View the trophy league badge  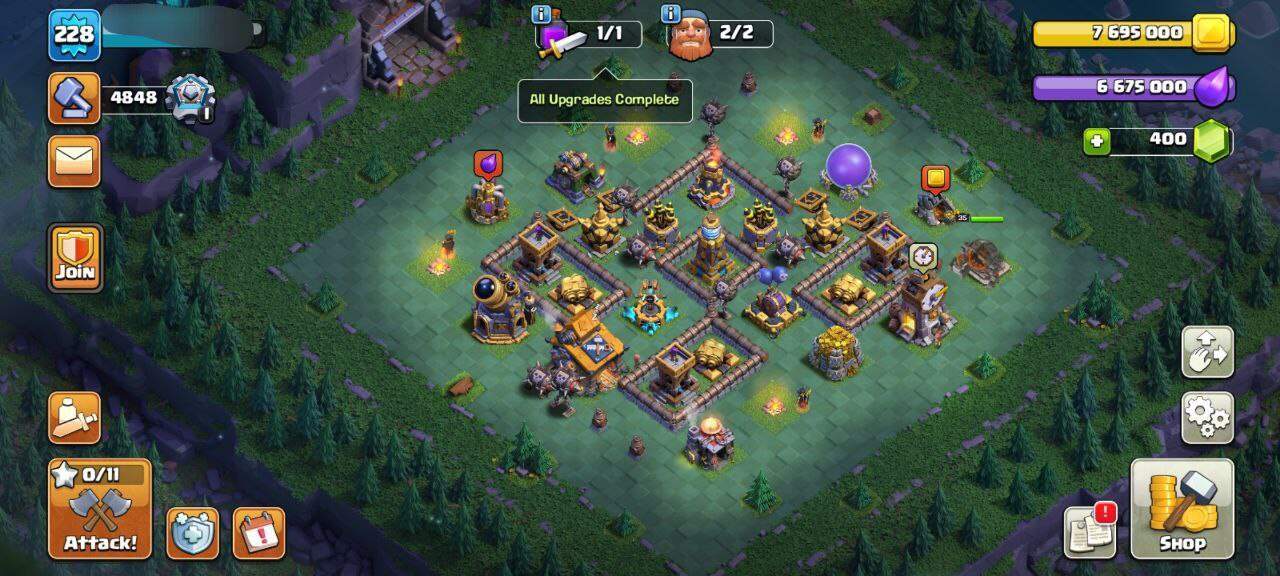coord(189,98)
